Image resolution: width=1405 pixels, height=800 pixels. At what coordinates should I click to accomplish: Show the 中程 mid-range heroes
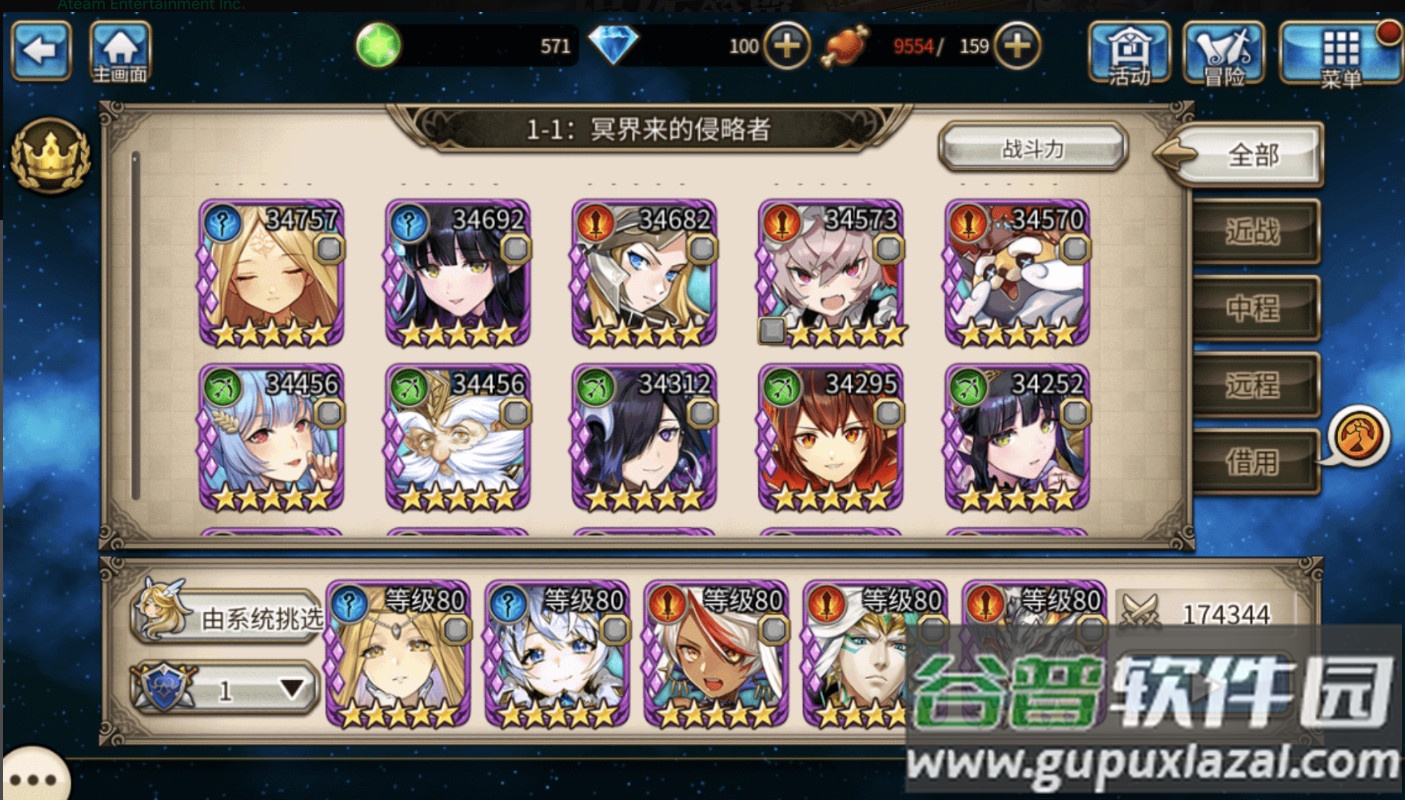click(1254, 308)
